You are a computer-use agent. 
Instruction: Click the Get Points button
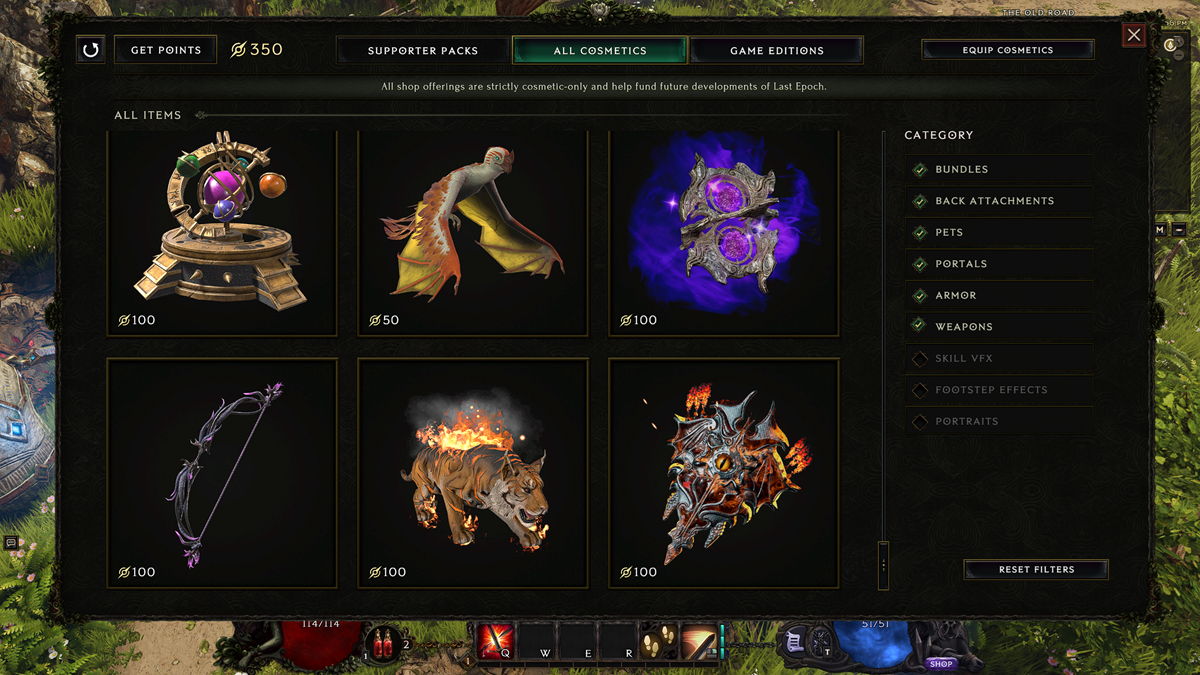tap(166, 50)
